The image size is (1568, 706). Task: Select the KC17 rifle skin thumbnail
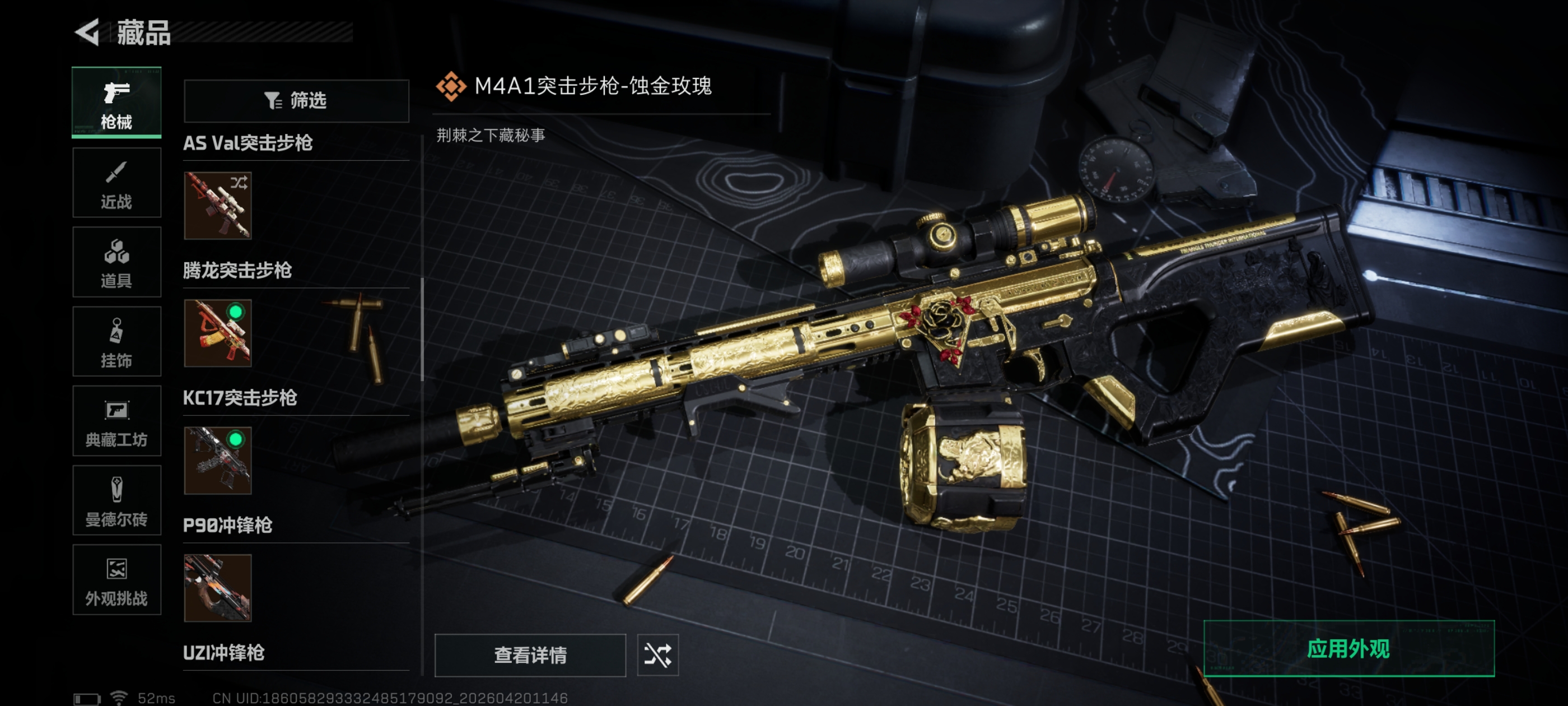point(217,461)
